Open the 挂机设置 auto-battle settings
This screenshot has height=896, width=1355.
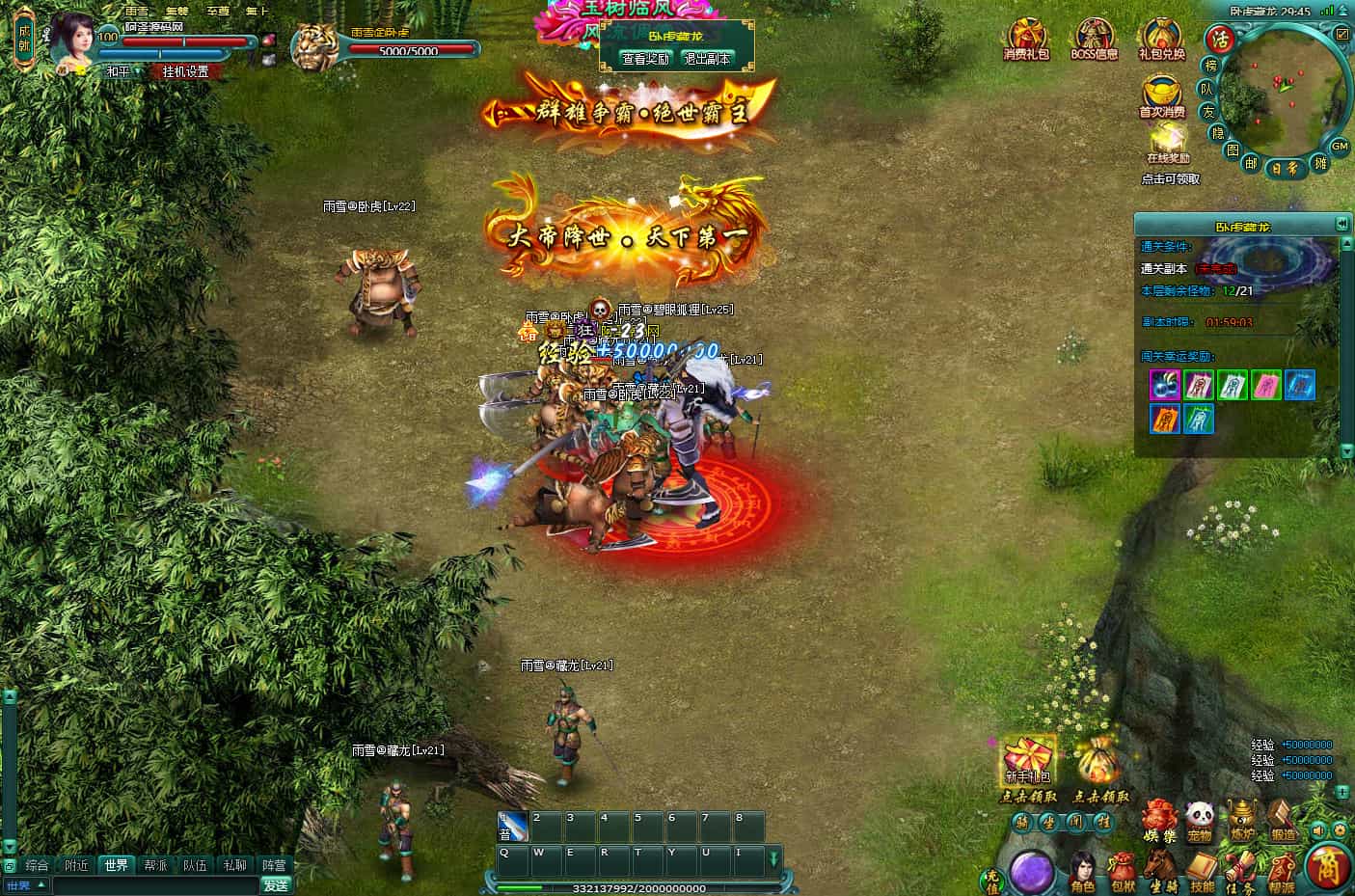point(185,72)
